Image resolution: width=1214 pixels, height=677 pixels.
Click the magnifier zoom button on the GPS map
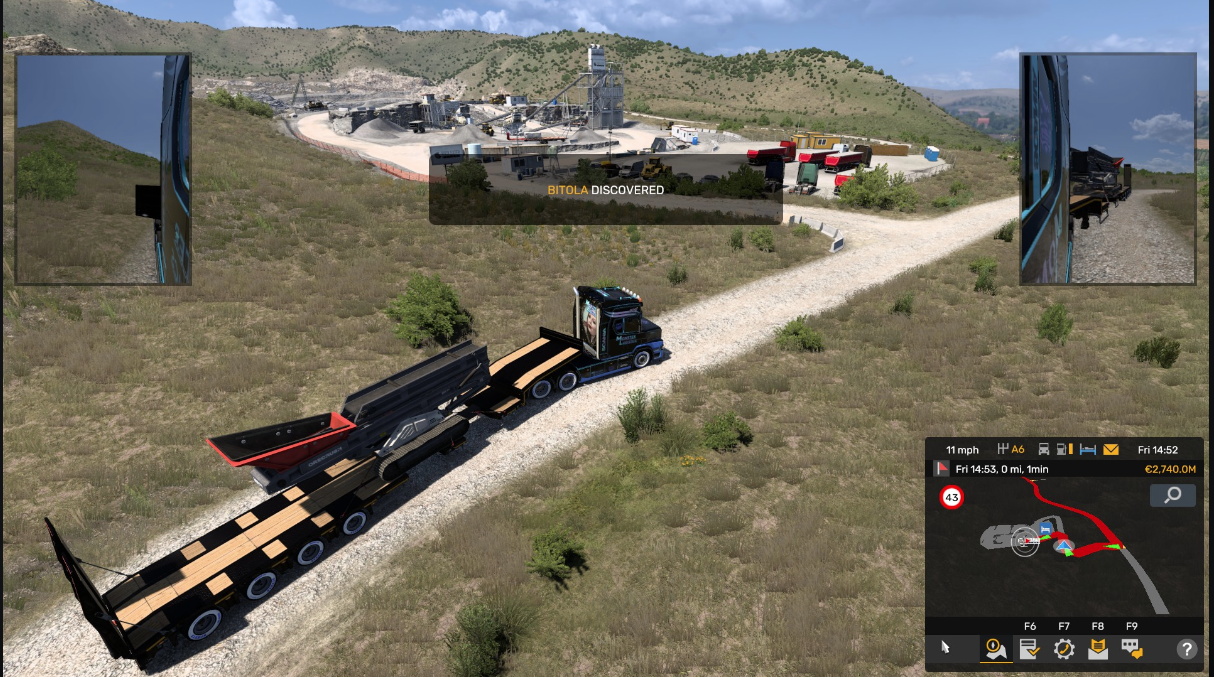1173,495
